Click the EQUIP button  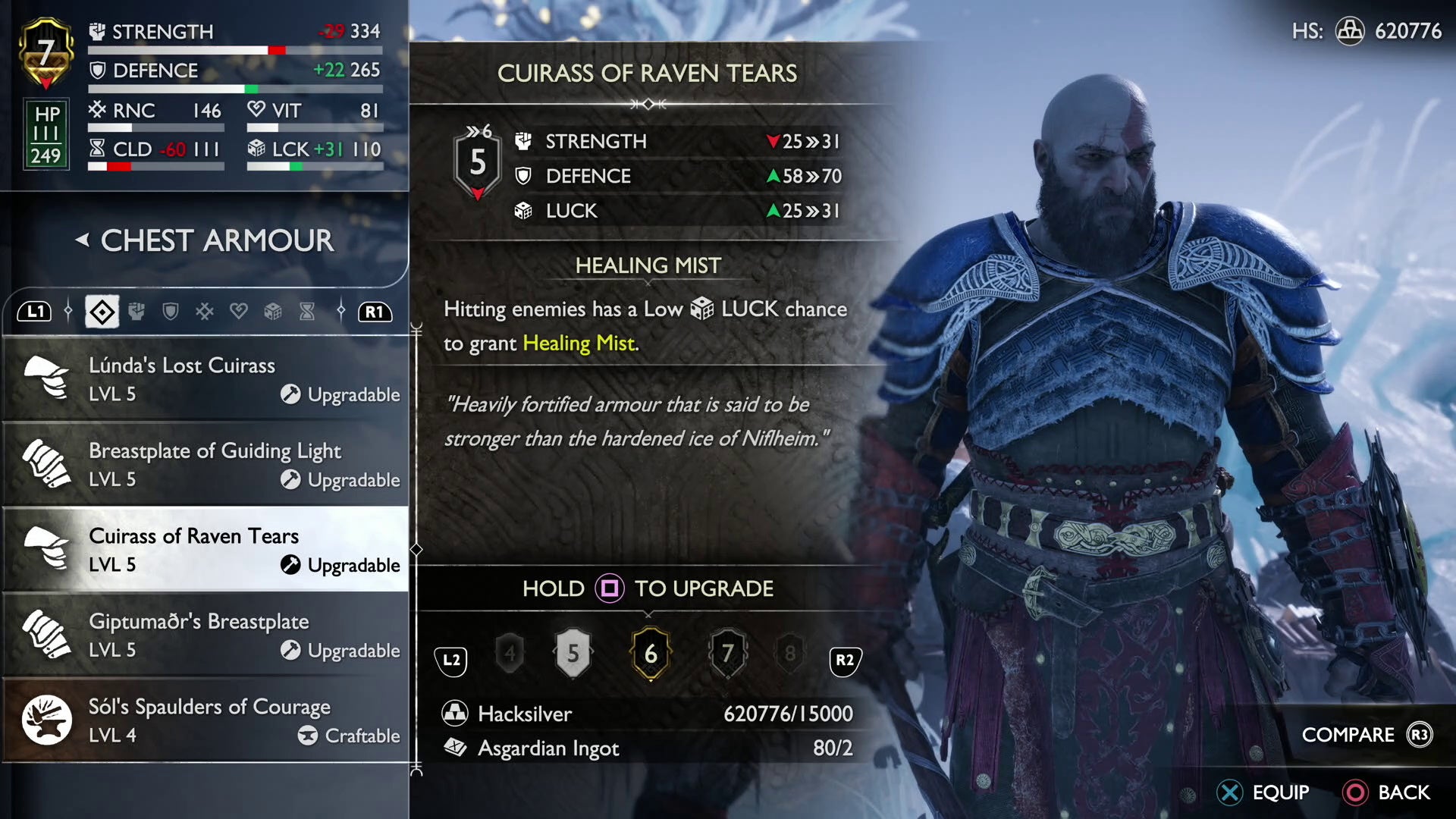click(1265, 792)
